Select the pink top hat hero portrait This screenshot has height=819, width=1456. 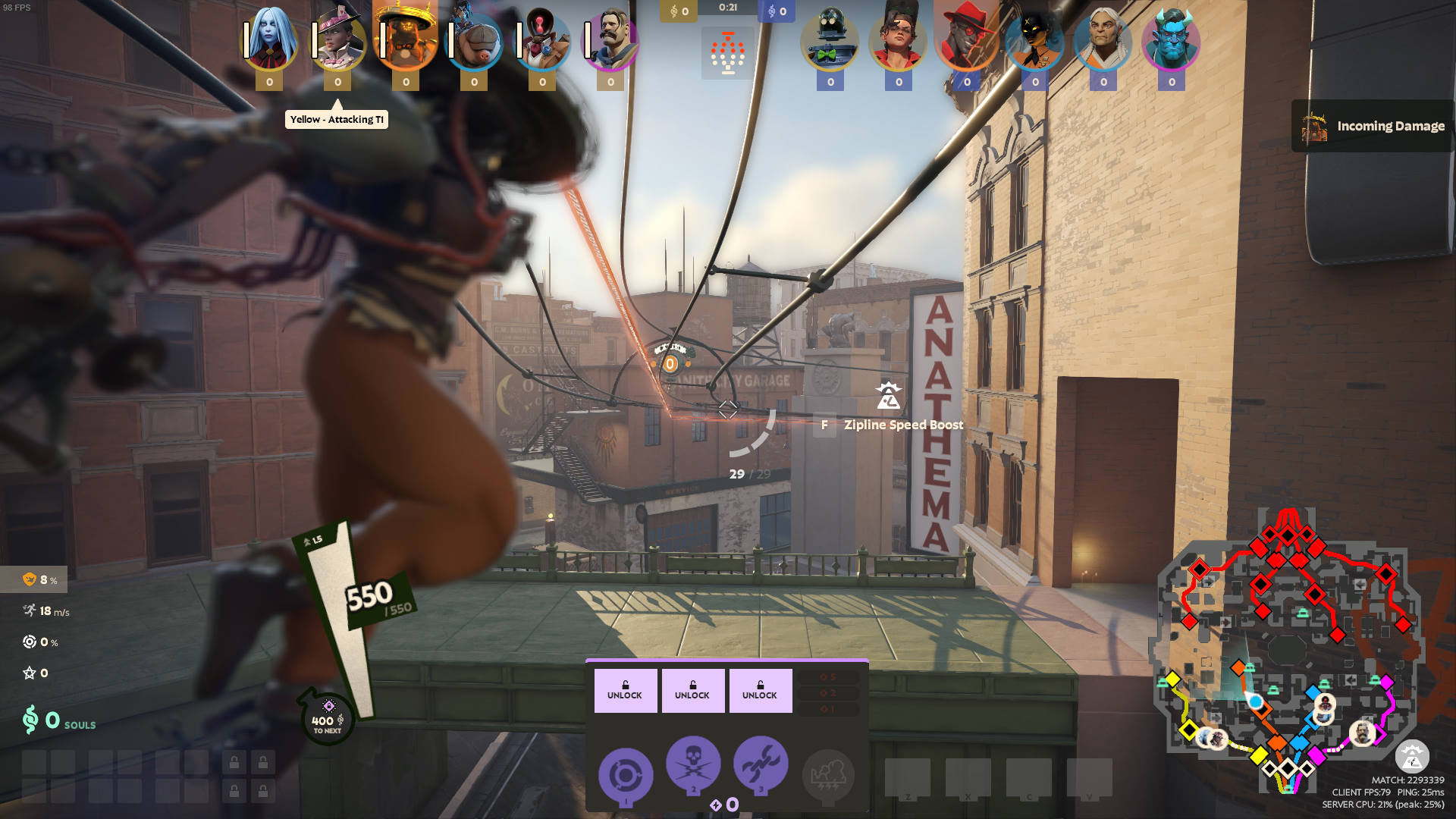(337, 39)
